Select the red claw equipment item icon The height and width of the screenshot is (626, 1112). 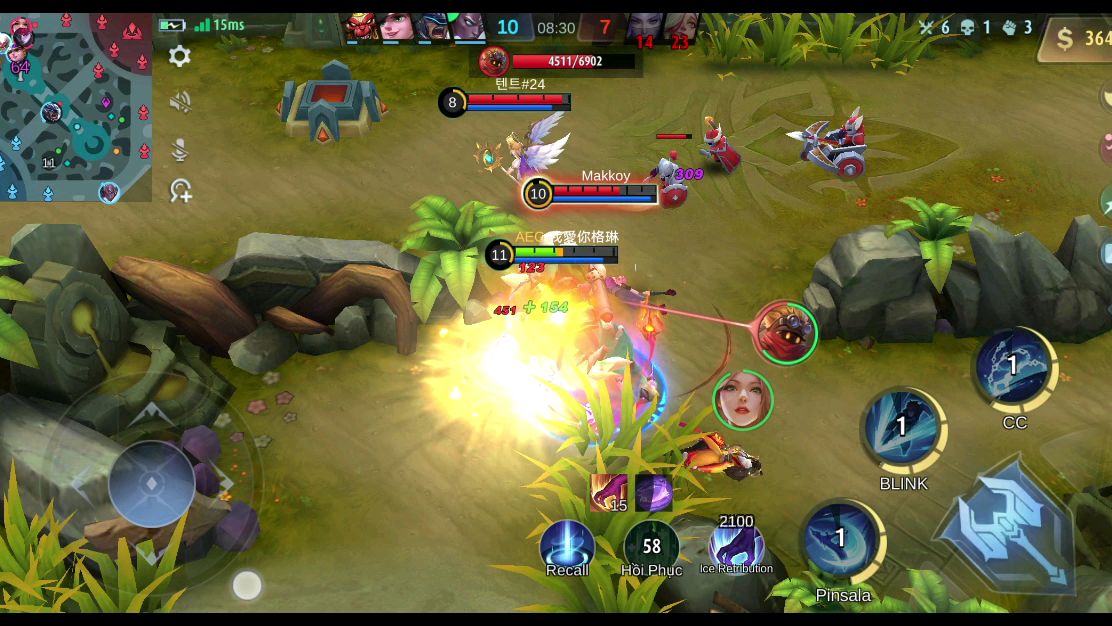[608, 492]
